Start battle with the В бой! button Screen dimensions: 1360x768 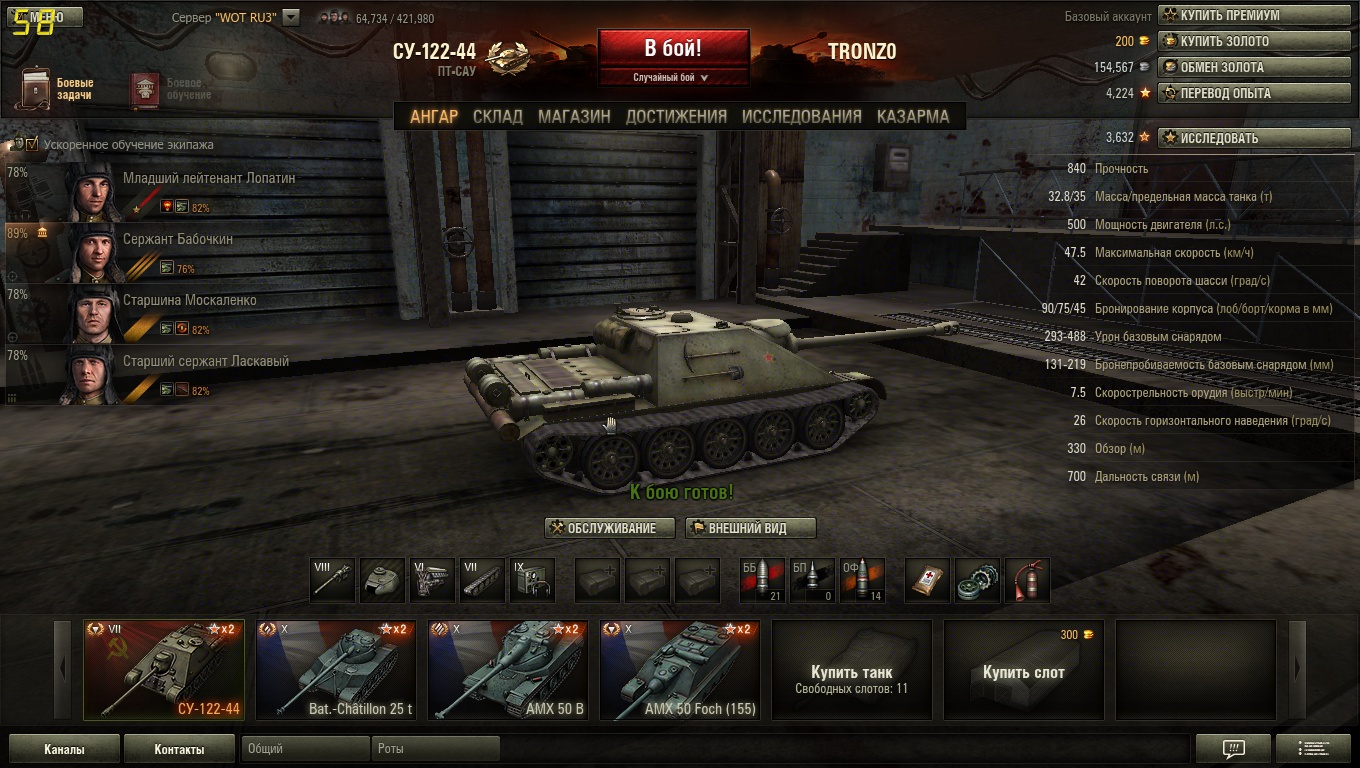(673, 48)
